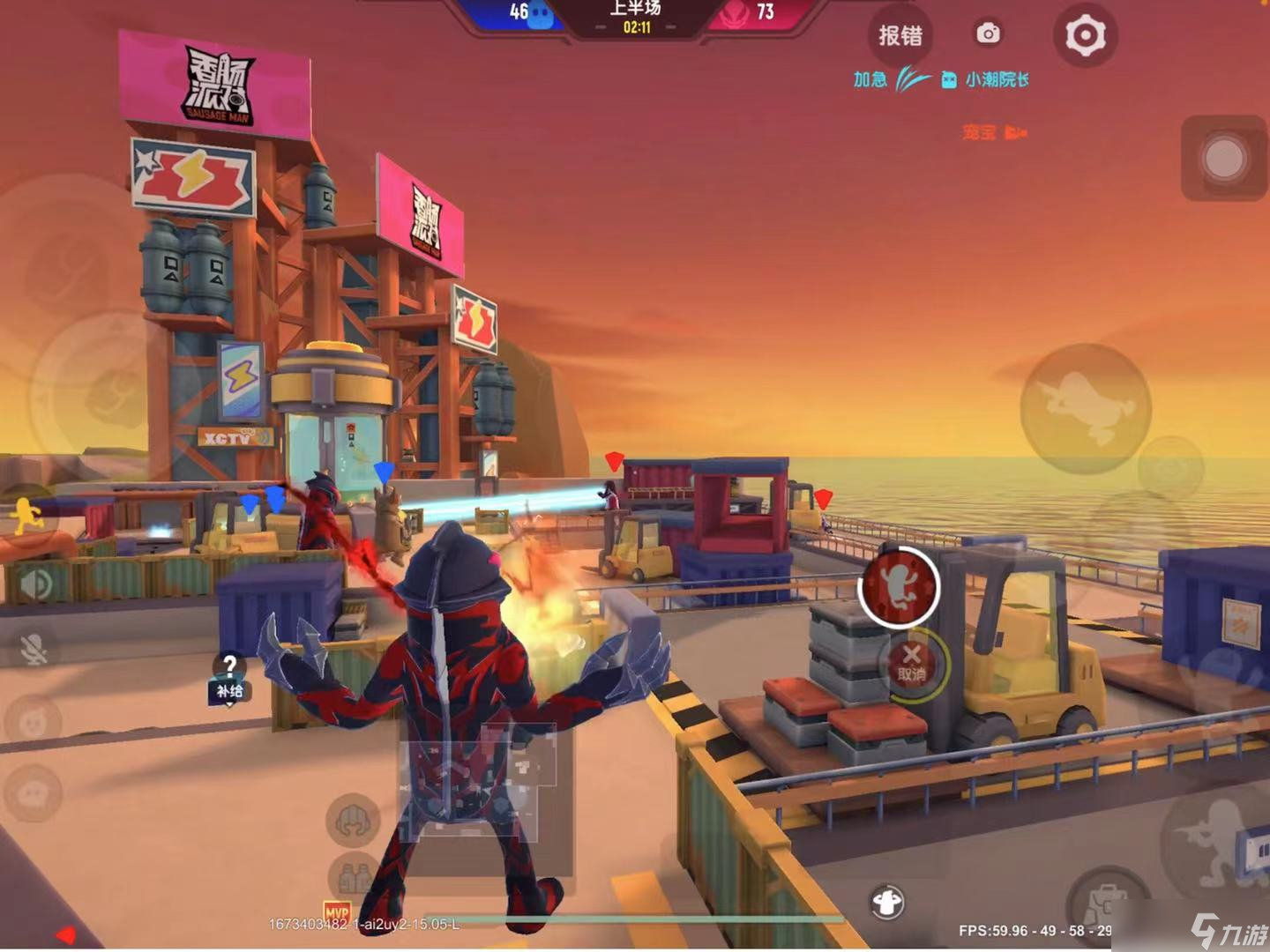Tap the white flexing figure icon

point(887,902)
